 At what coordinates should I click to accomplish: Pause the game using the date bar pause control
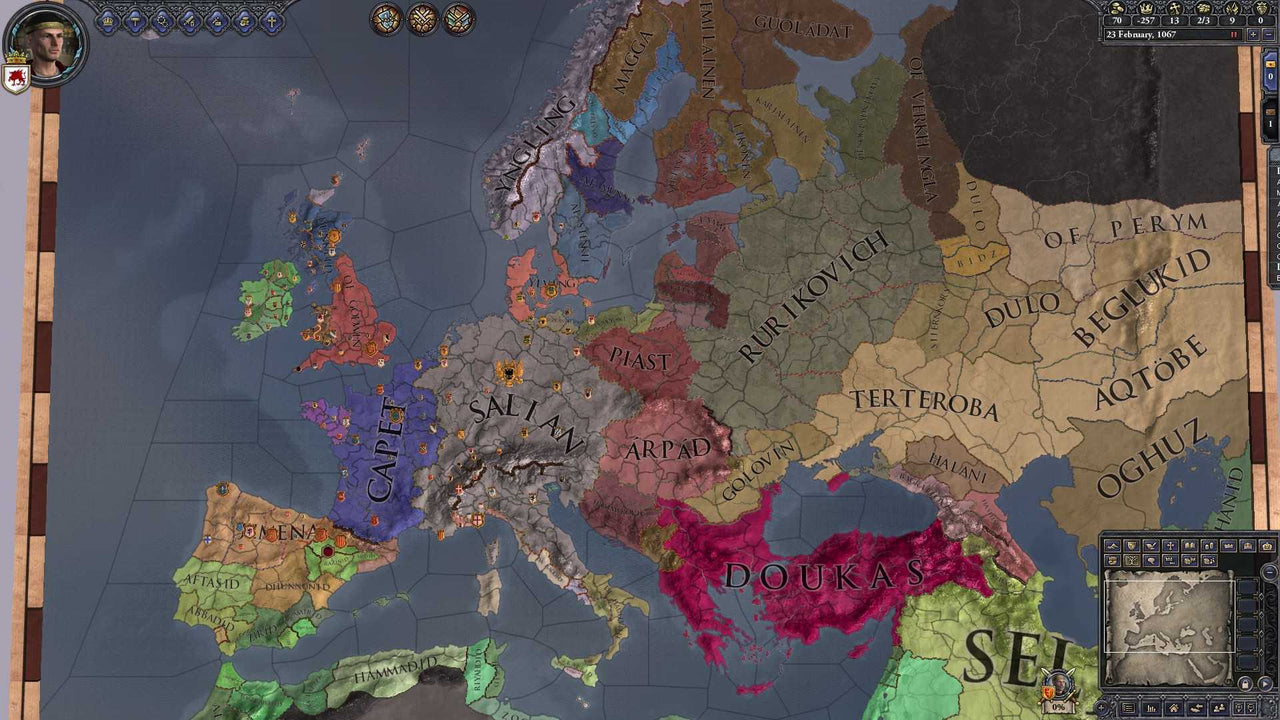(x=1233, y=34)
